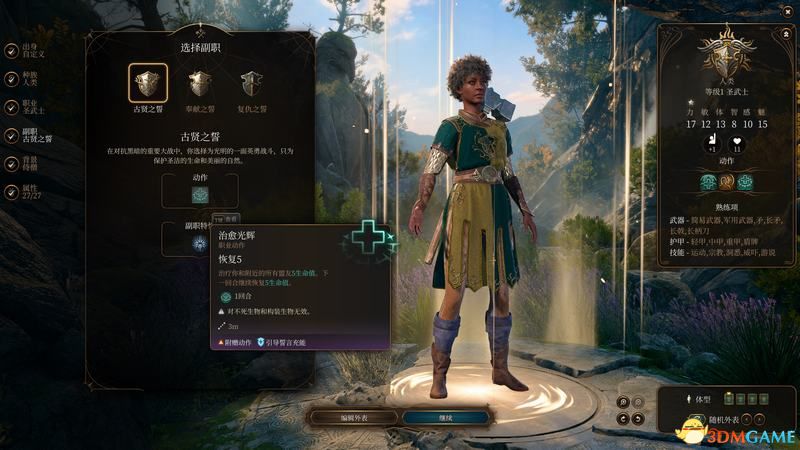800x450 pixels.
Task: Go to the 种族 race step
Action: [11, 78]
